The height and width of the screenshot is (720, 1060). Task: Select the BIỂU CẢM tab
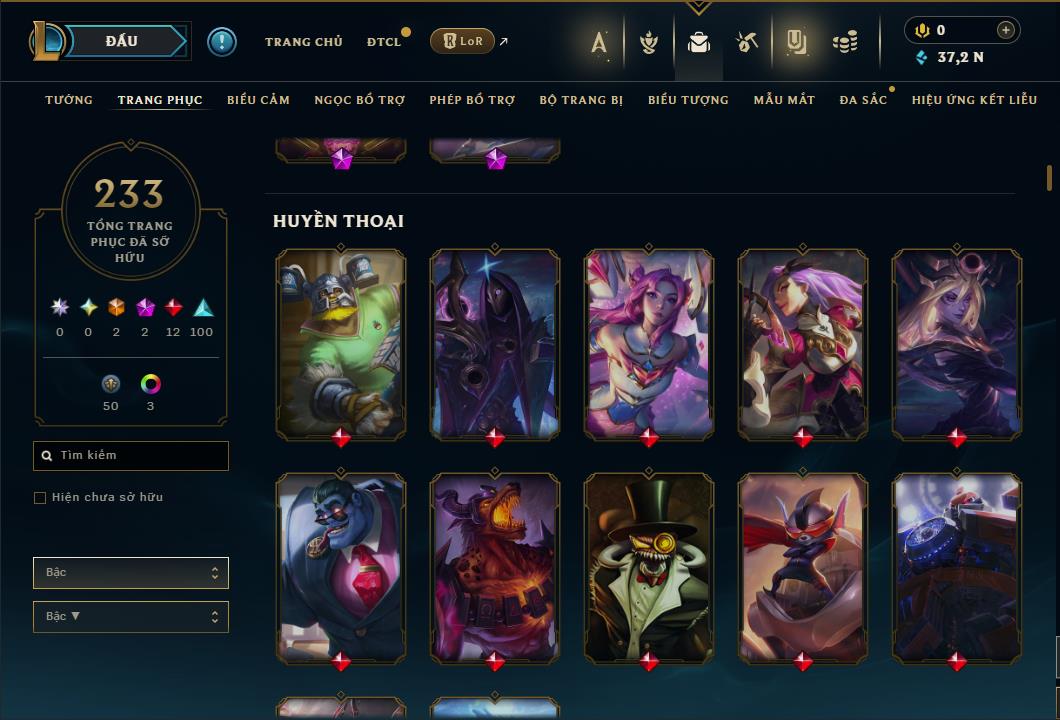coord(258,100)
